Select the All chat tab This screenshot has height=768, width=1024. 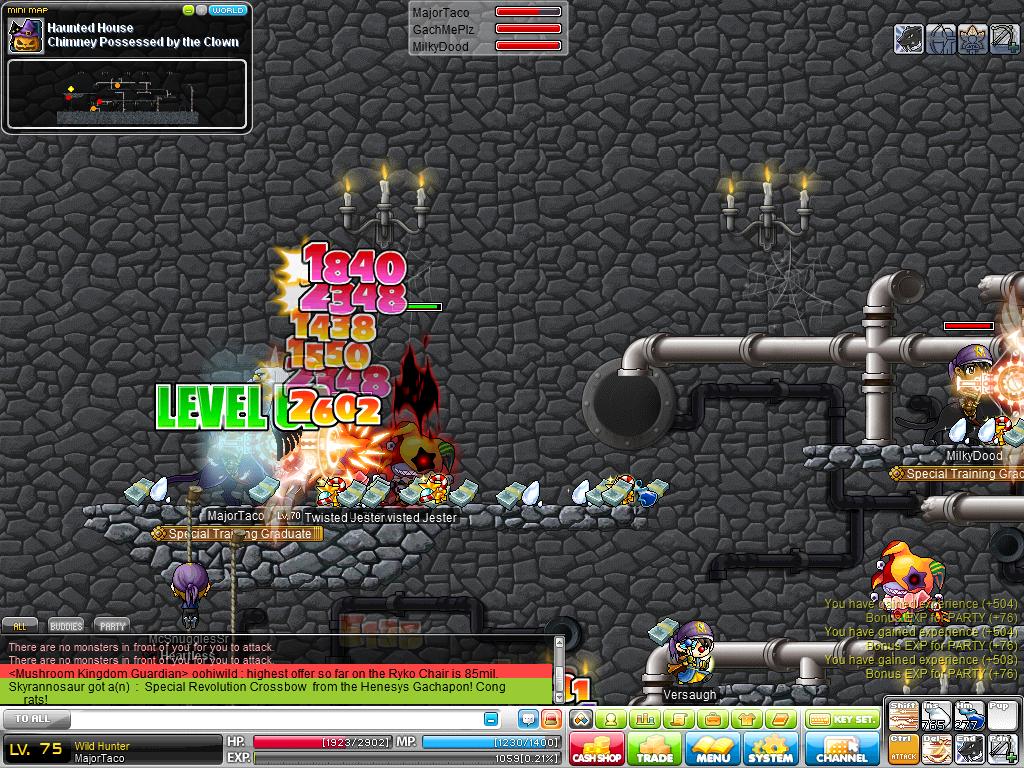[20, 626]
